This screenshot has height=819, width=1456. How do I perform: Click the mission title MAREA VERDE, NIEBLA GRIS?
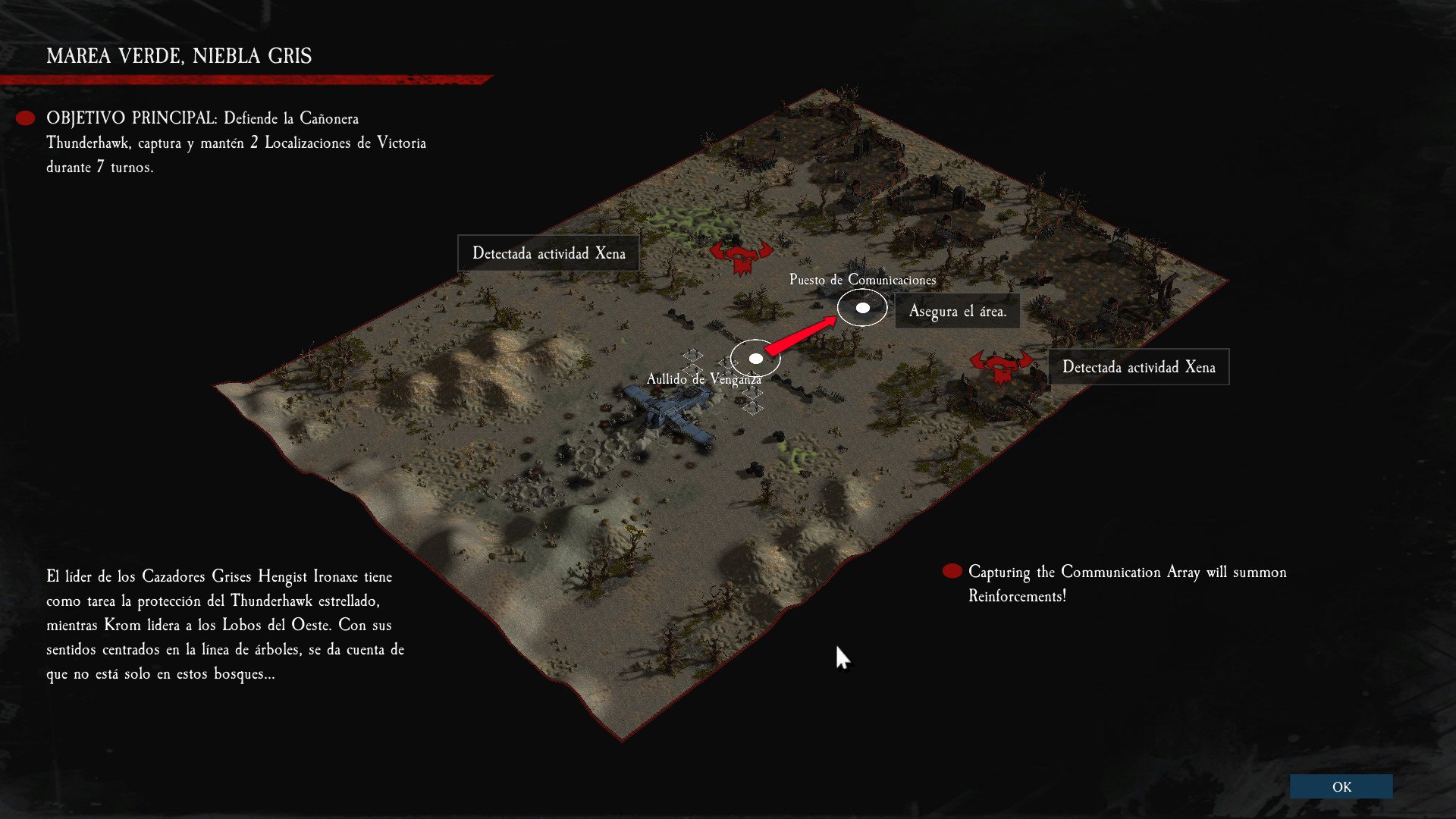coord(180,55)
